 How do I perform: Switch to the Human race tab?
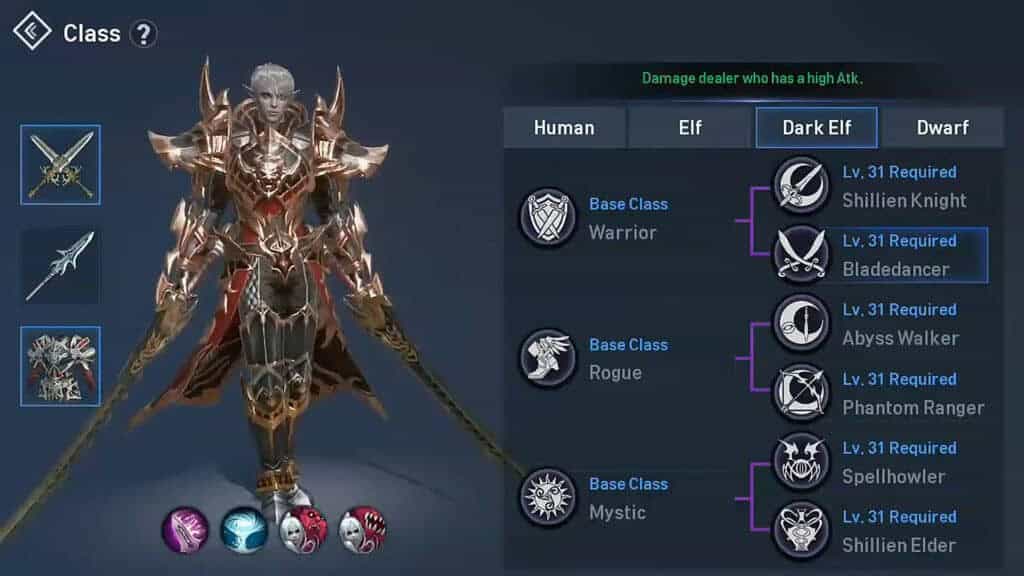click(x=564, y=128)
